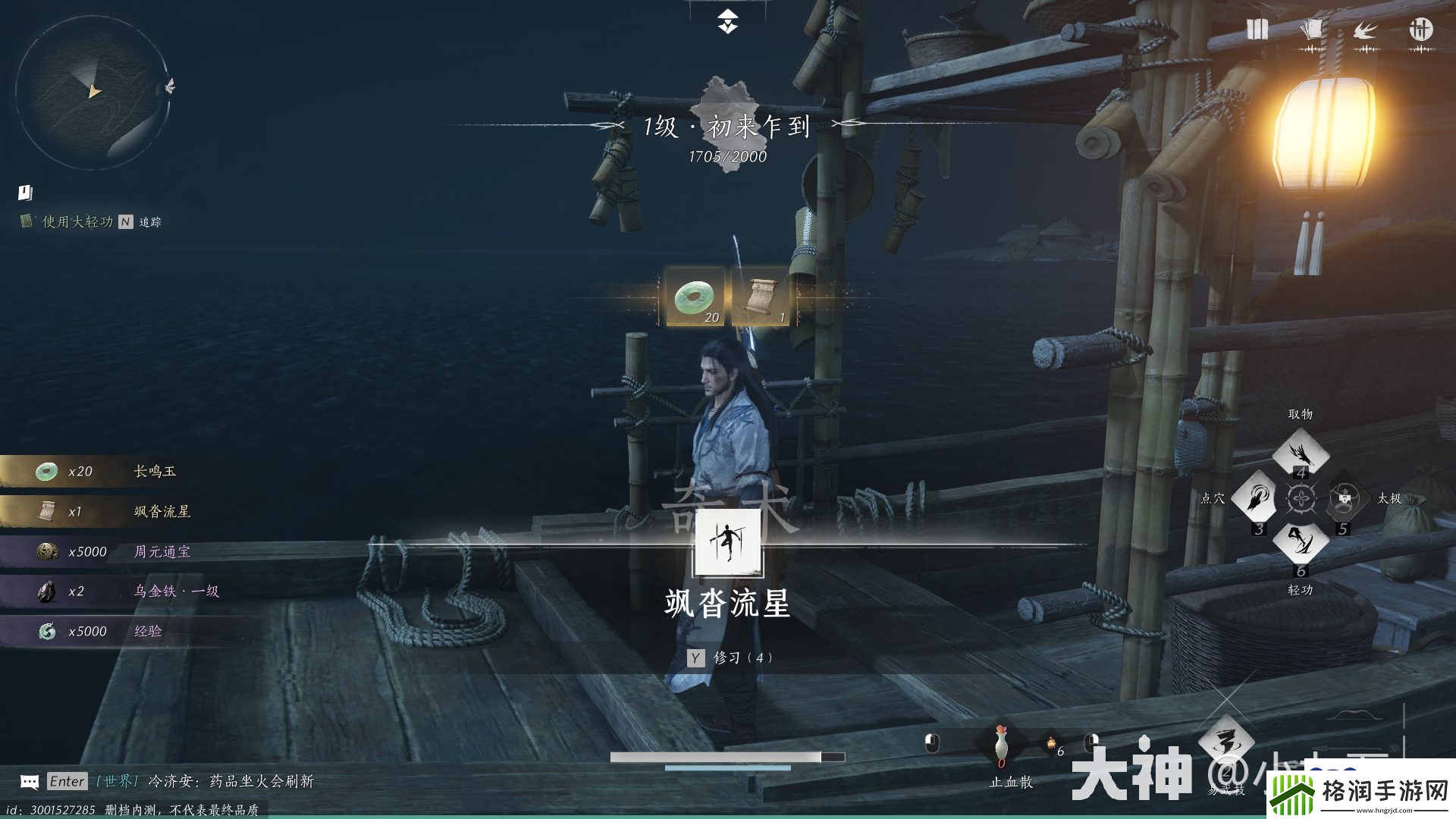The height and width of the screenshot is (819, 1456).
Task: Expand the chat panel via the speech bubble icon
Action: (x=28, y=781)
